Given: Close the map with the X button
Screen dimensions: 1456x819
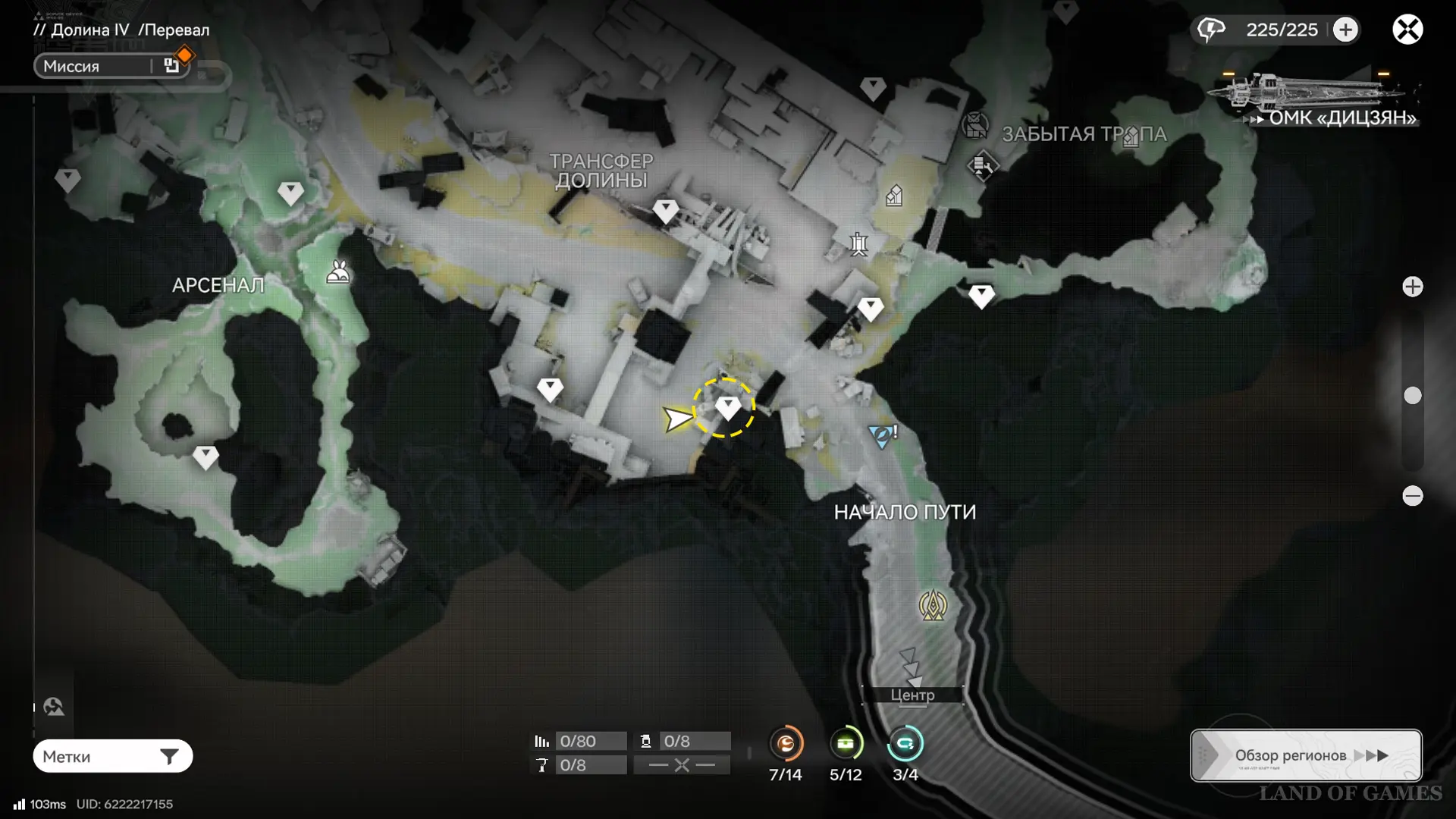Looking at the screenshot, I should [1407, 30].
